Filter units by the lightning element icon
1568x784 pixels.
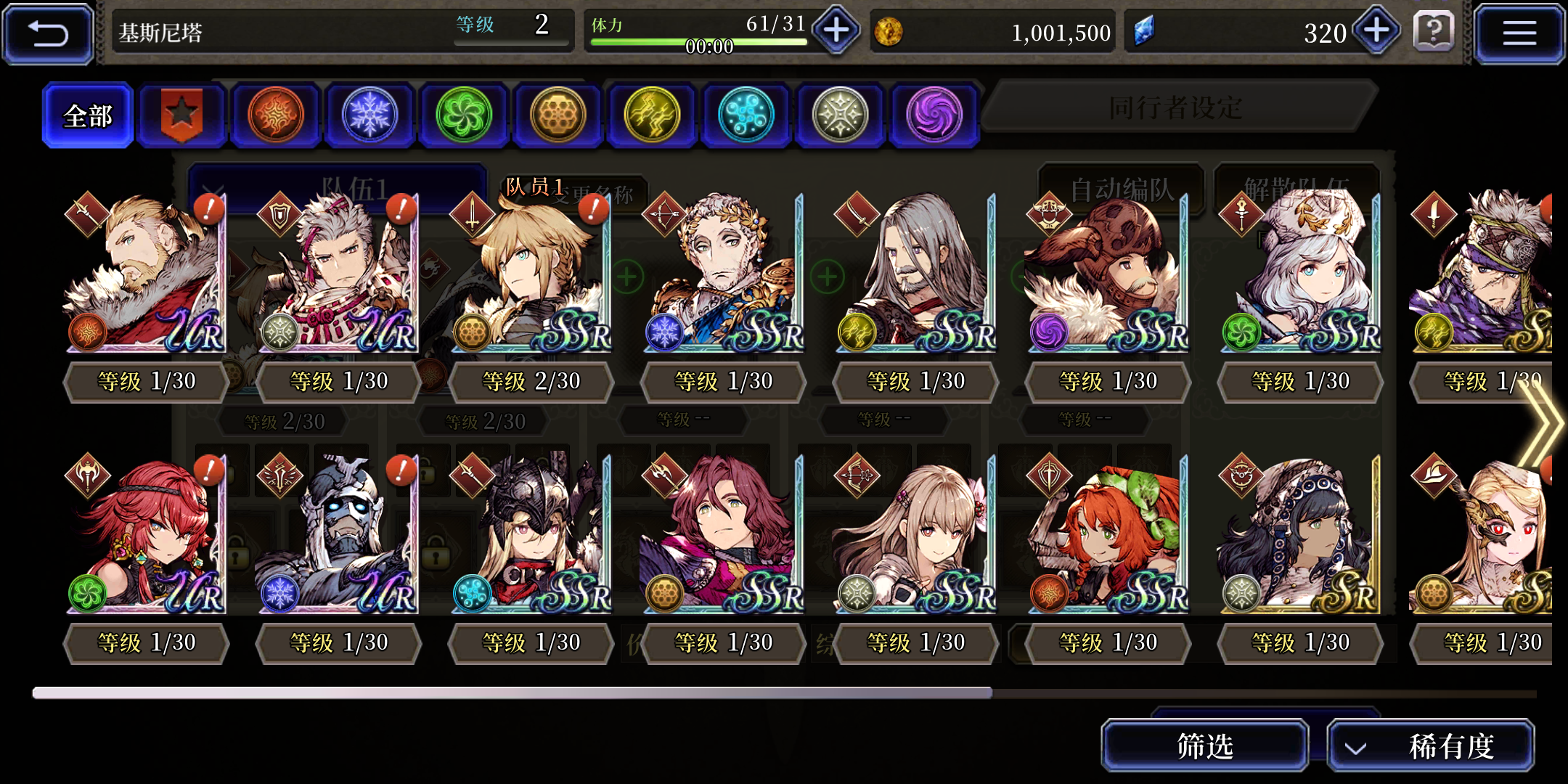(x=652, y=115)
